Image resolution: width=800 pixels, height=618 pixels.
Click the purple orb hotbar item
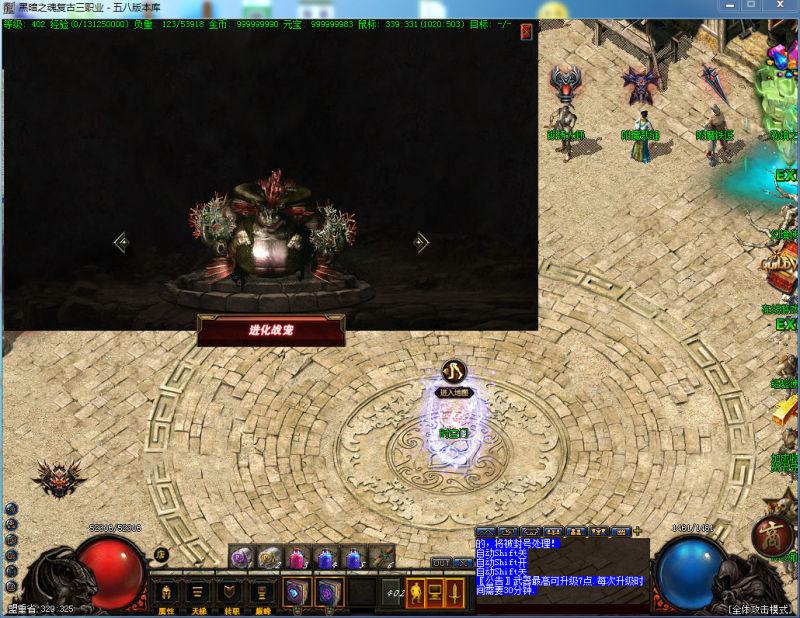[x=241, y=558]
